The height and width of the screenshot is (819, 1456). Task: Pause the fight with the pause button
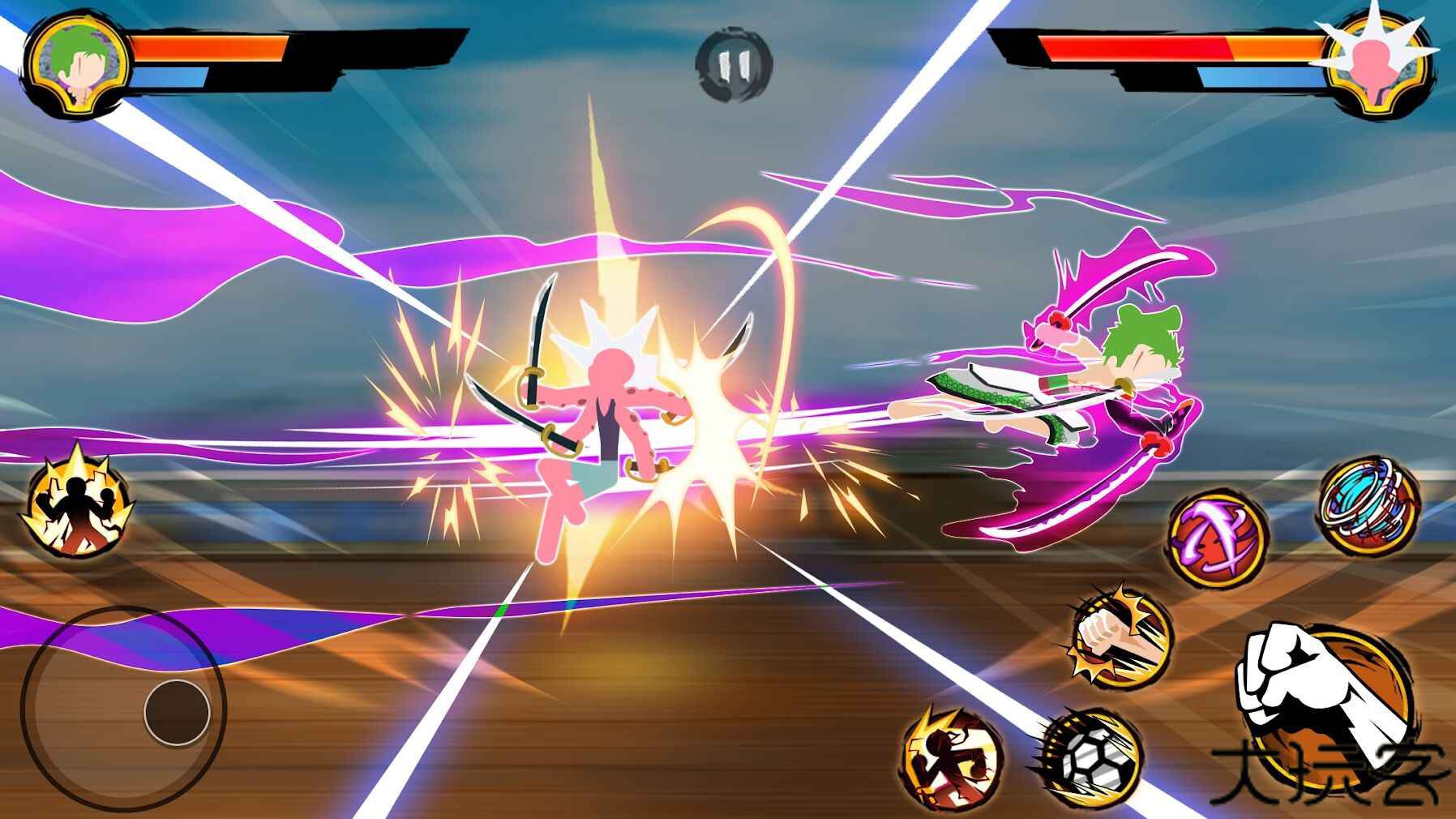[734, 65]
